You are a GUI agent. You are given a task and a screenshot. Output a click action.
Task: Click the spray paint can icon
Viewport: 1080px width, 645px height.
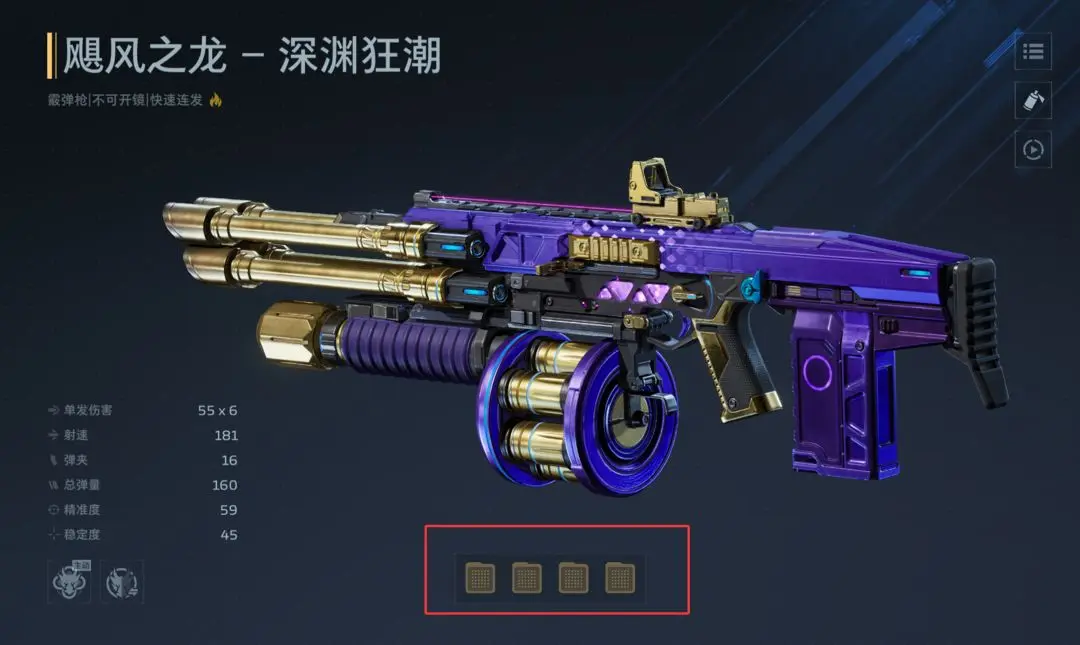coord(1033,100)
